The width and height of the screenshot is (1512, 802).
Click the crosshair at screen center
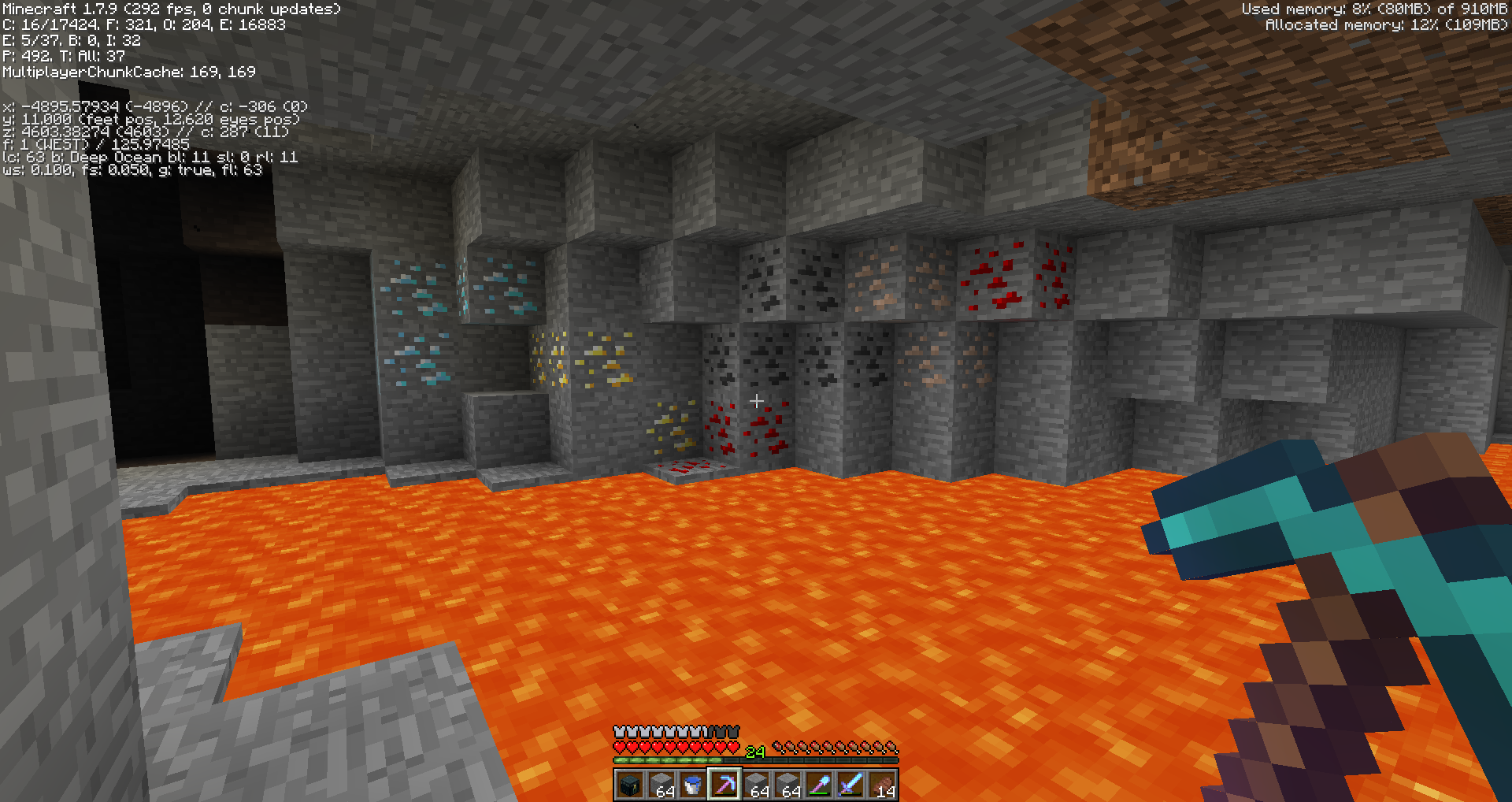(x=756, y=401)
